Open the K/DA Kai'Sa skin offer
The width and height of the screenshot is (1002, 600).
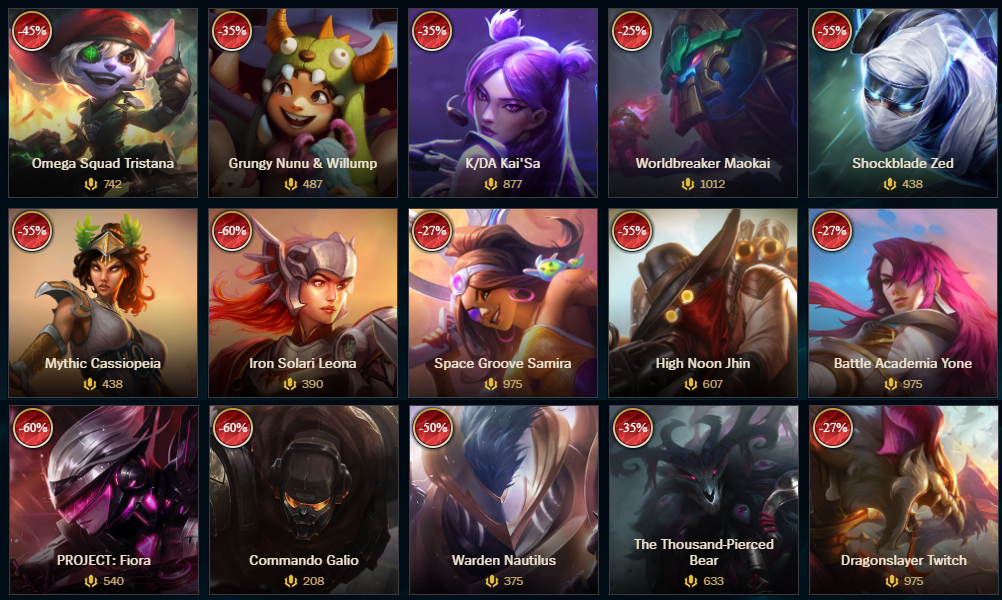[x=503, y=103]
